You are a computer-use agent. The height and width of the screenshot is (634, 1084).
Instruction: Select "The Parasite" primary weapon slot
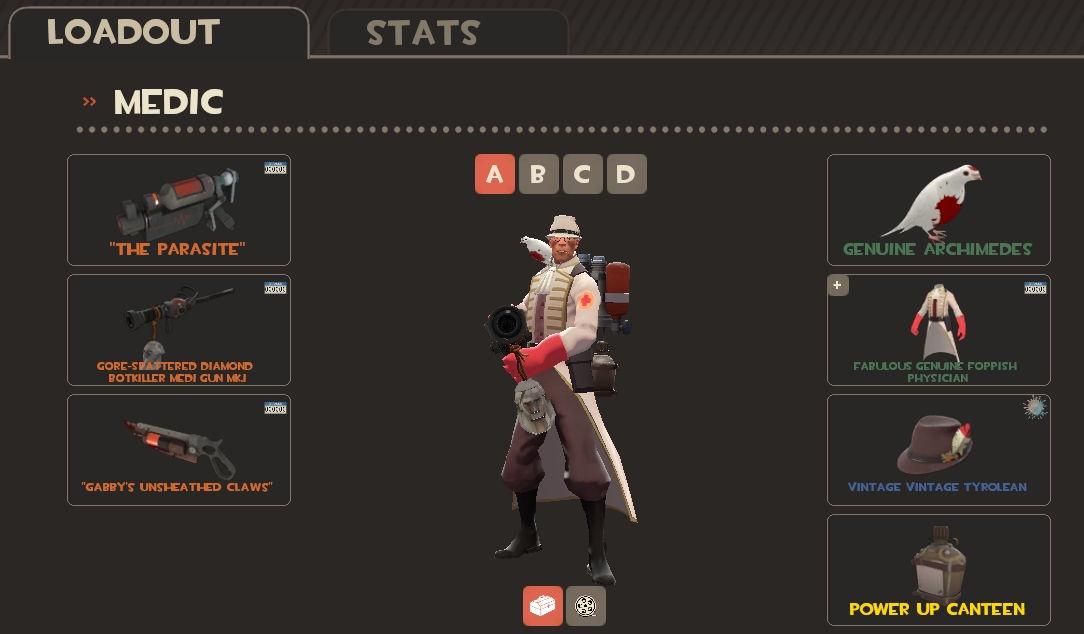click(179, 210)
